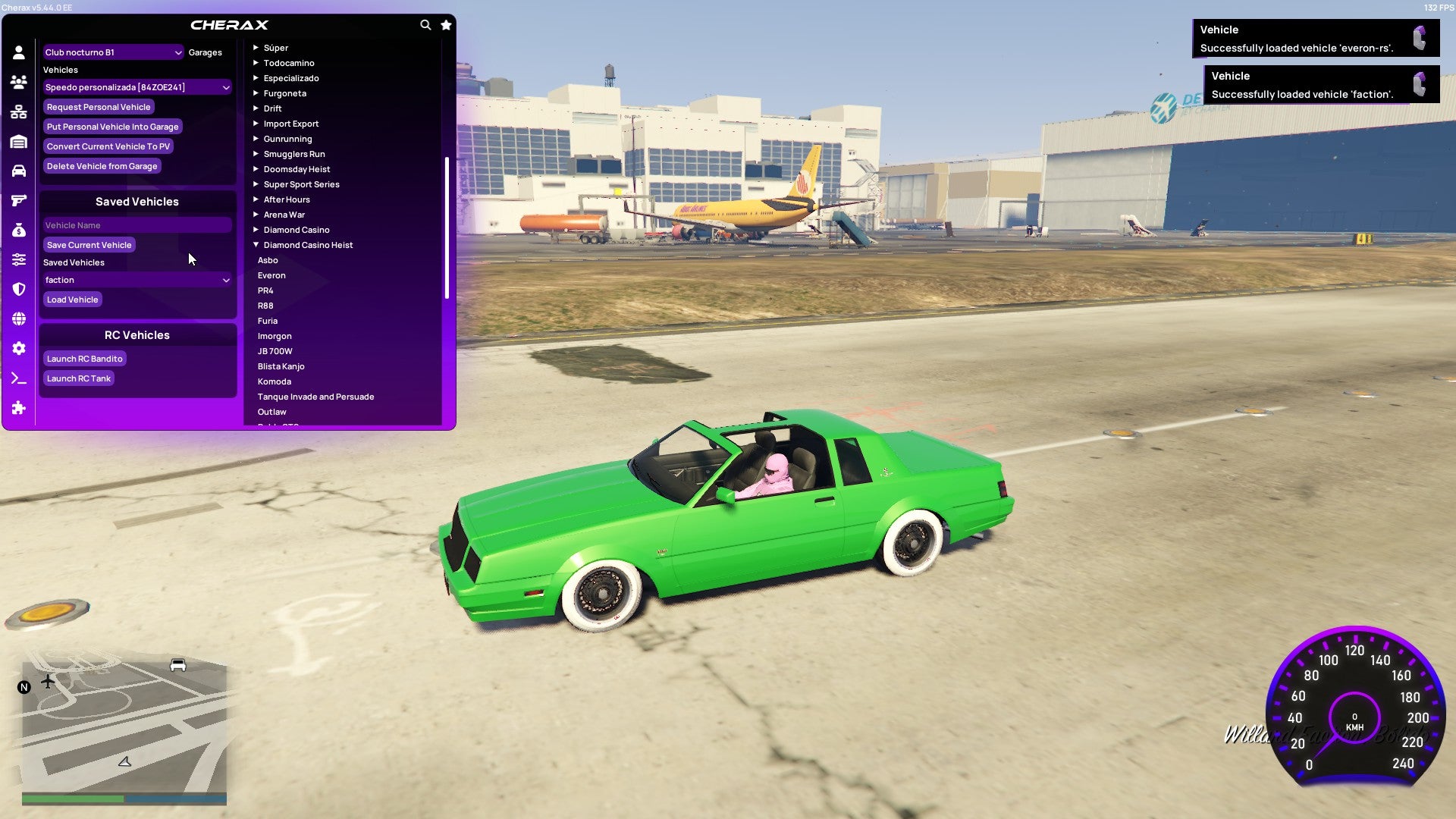Select the Players icon on the sidebar
This screenshot has width=1456, height=819.
click(x=19, y=80)
